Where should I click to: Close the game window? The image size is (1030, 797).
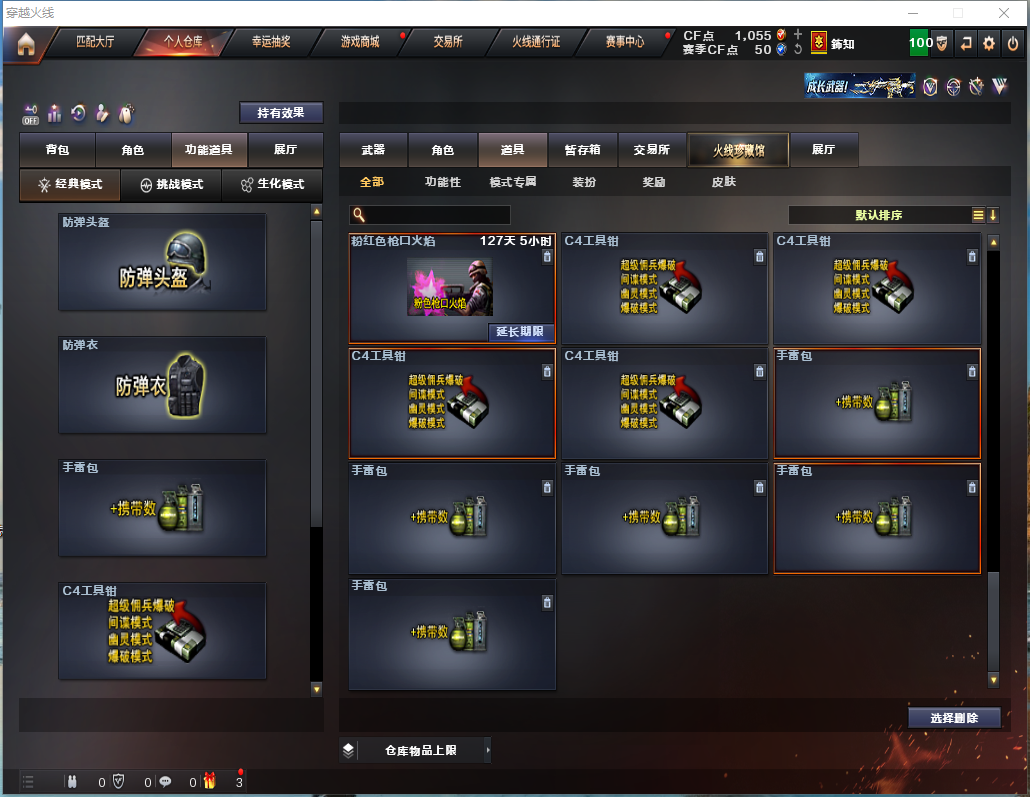1003,13
